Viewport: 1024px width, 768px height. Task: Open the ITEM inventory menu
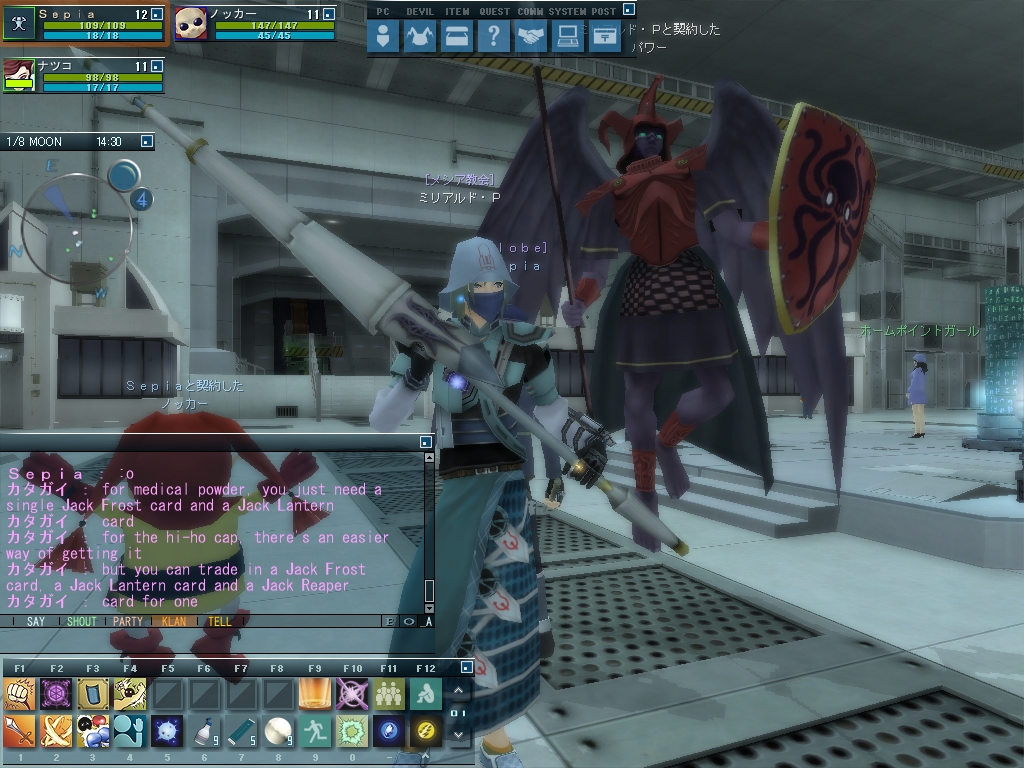pyautogui.click(x=456, y=37)
